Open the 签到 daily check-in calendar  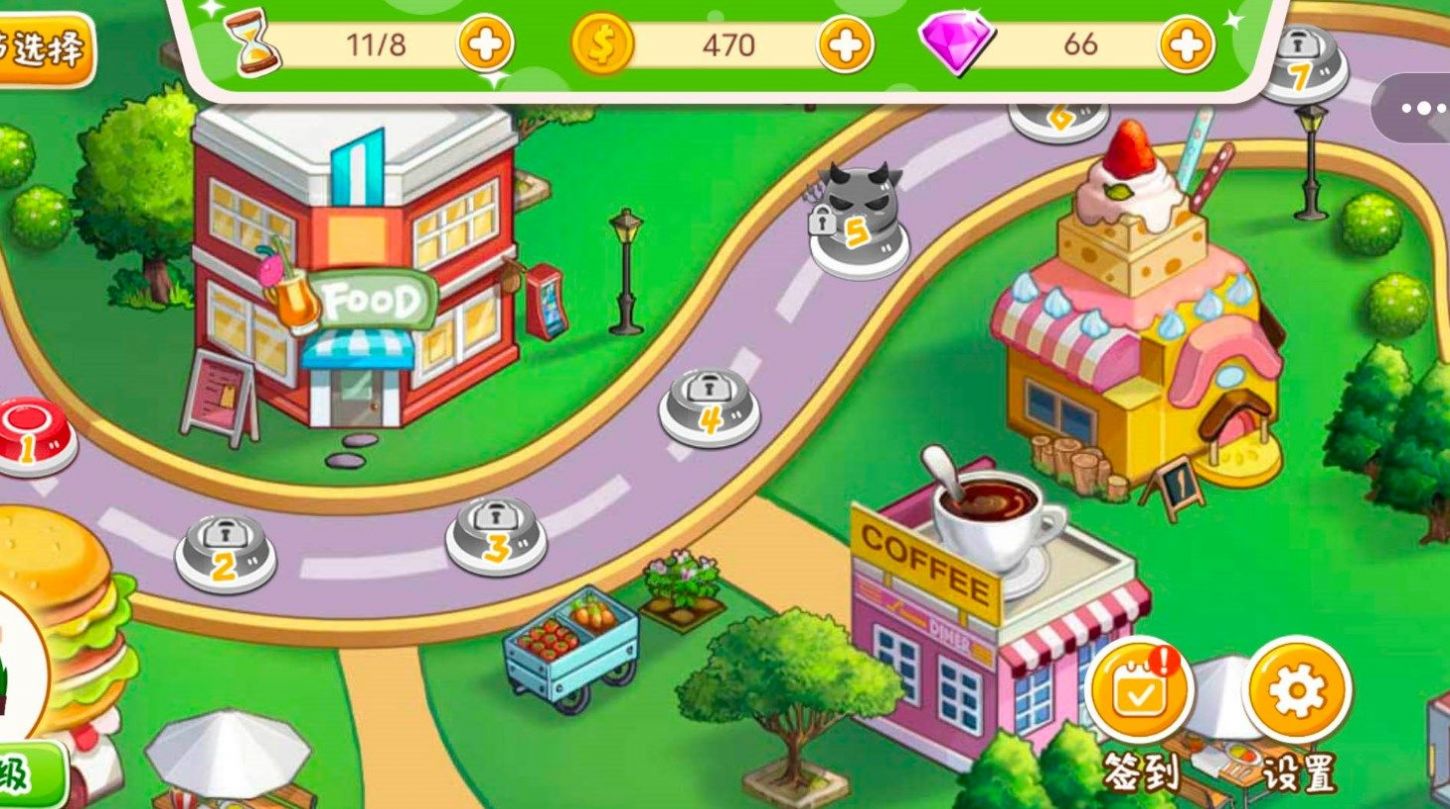click(x=1140, y=689)
